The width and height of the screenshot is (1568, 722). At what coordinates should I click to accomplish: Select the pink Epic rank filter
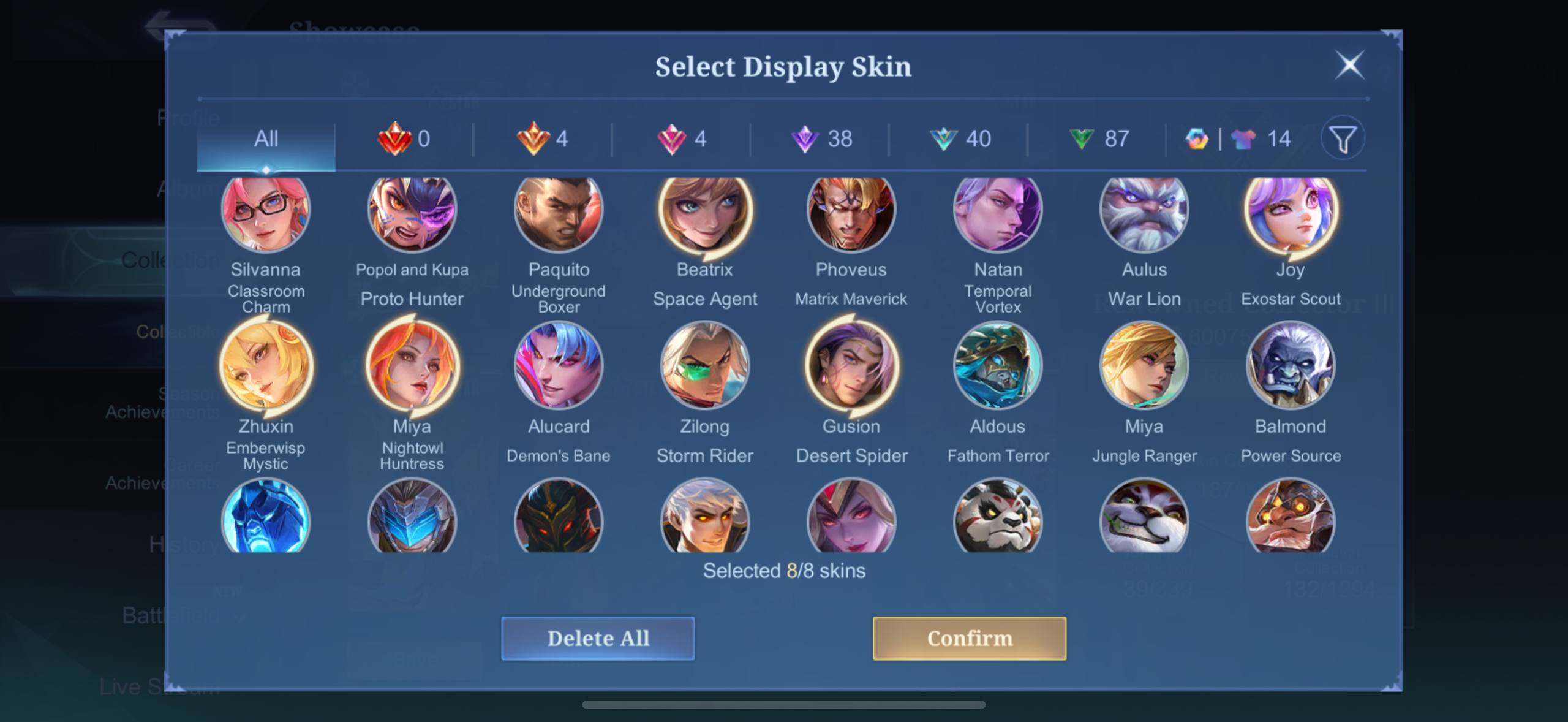[x=680, y=139]
